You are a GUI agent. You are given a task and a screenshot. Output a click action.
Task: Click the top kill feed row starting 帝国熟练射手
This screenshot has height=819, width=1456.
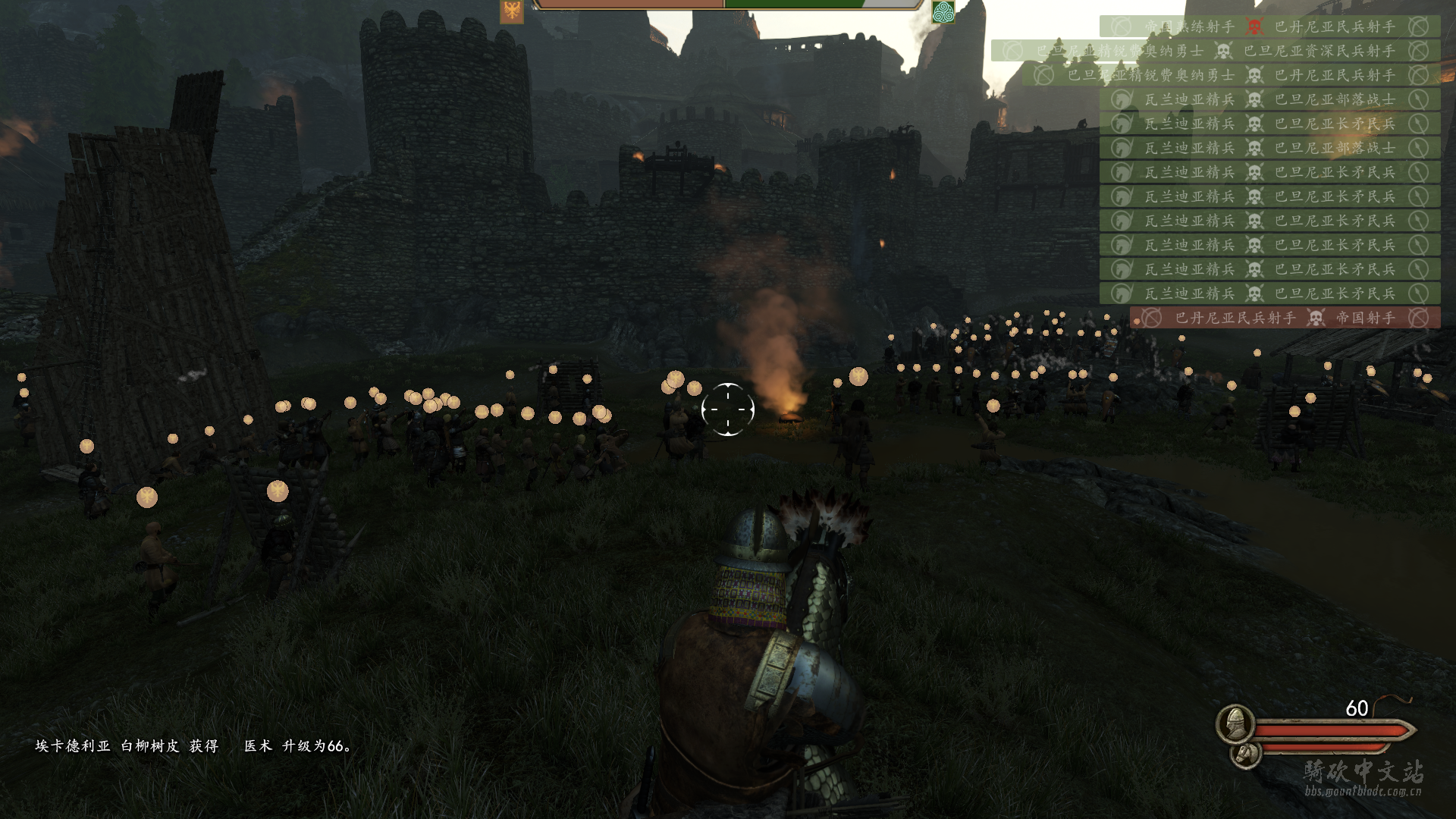point(1269,27)
